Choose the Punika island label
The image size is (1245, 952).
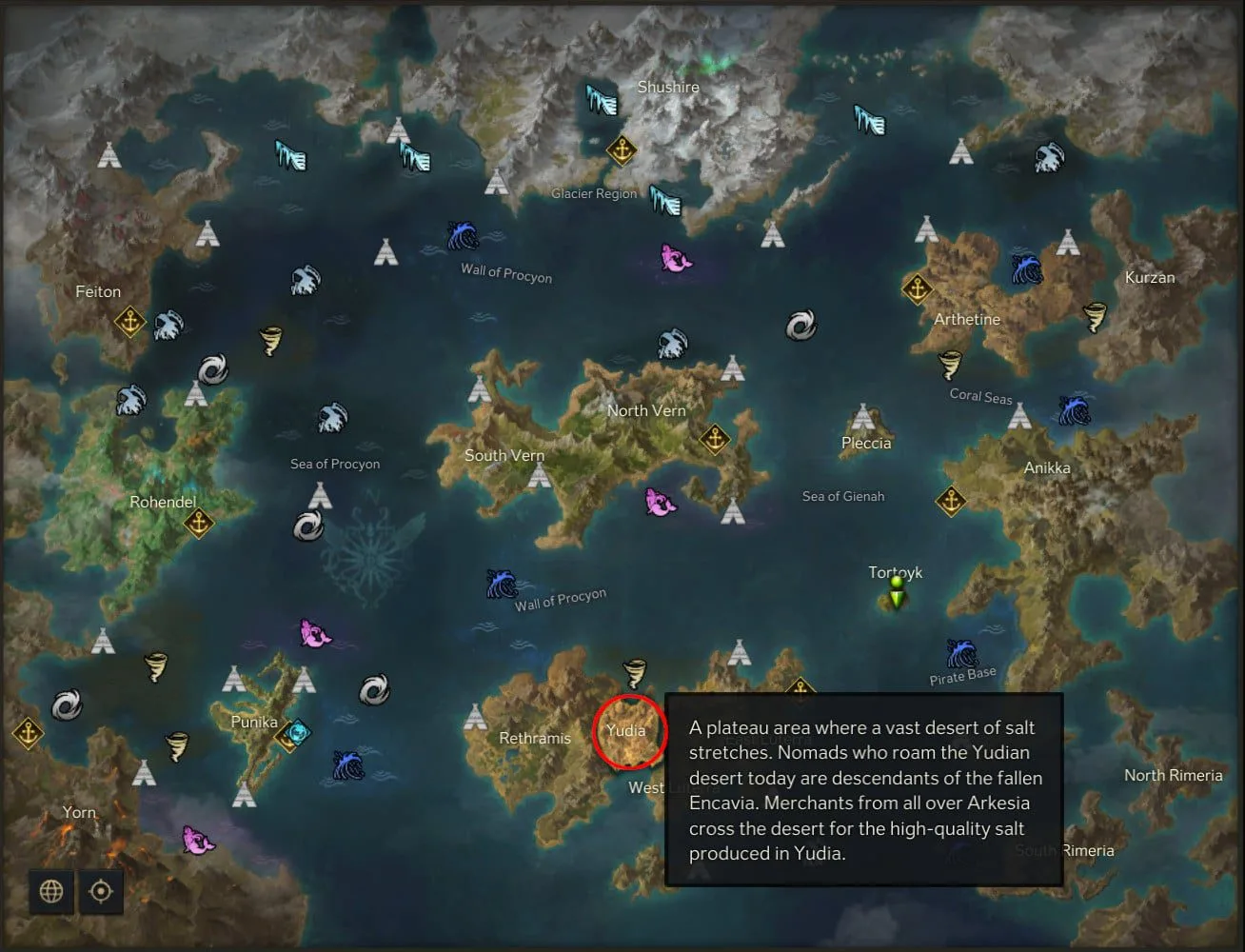(254, 723)
